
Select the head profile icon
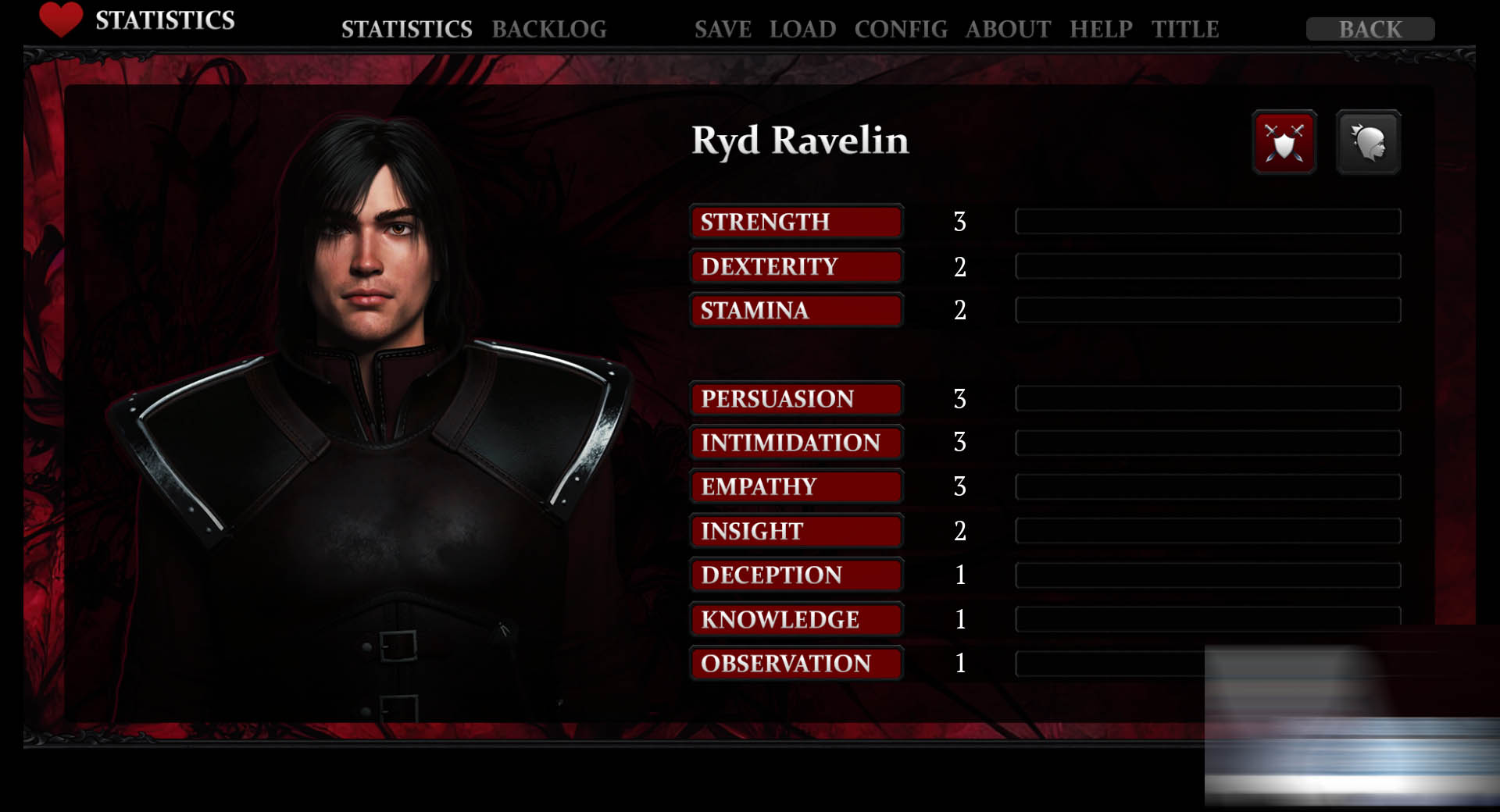point(1368,142)
